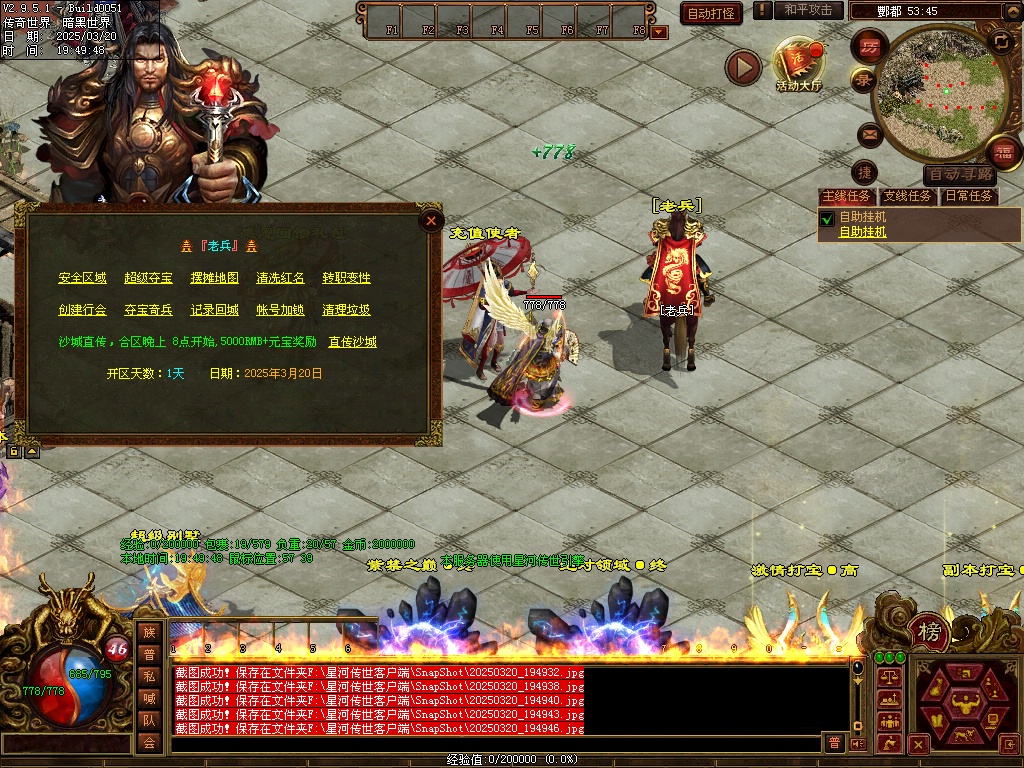The width and height of the screenshot is (1024, 768).
Task: Switch the 和平攻击 attack mode
Action: point(808,10)
